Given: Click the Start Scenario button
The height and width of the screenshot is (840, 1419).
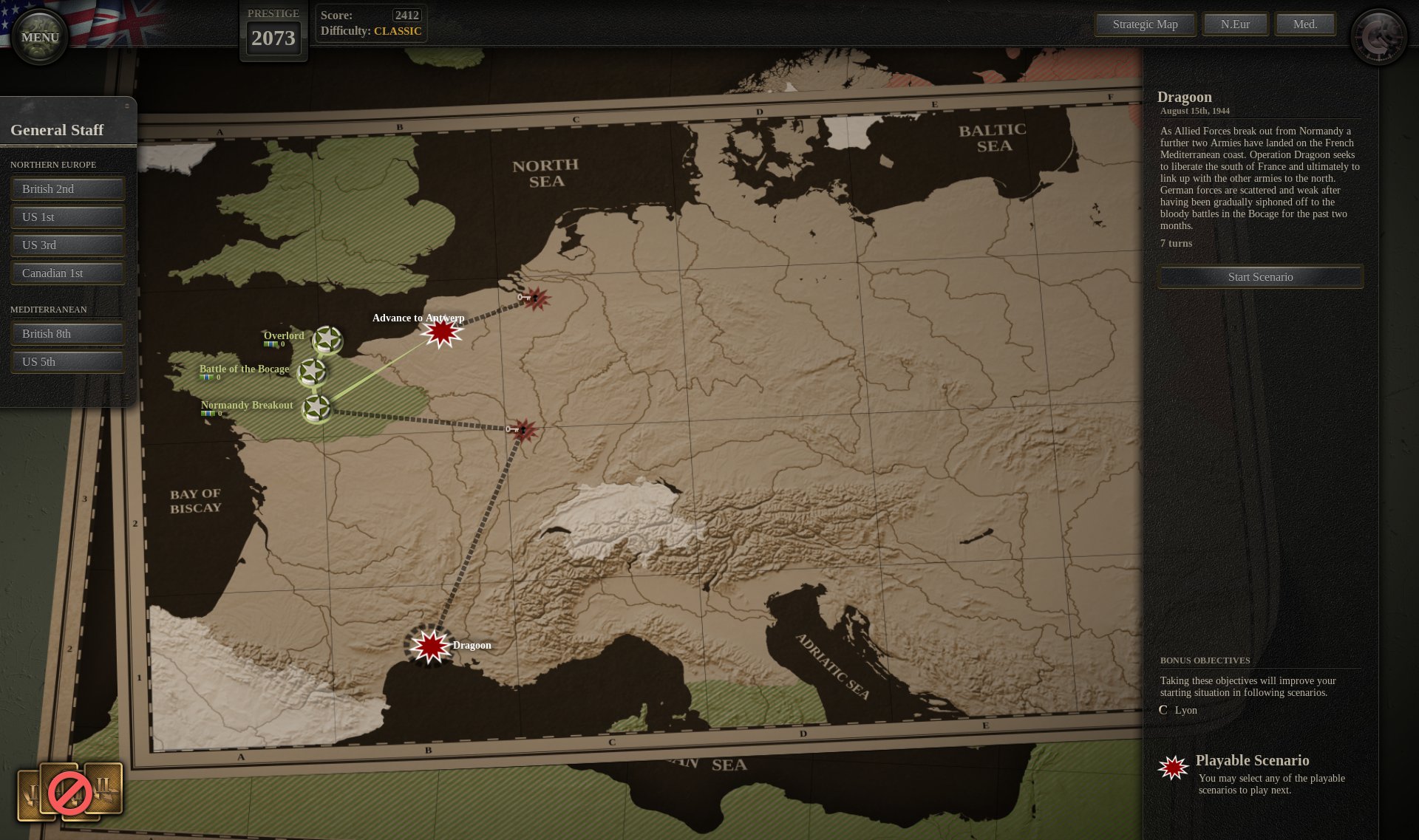Looking at the screenshot, I should [1260, 277].
